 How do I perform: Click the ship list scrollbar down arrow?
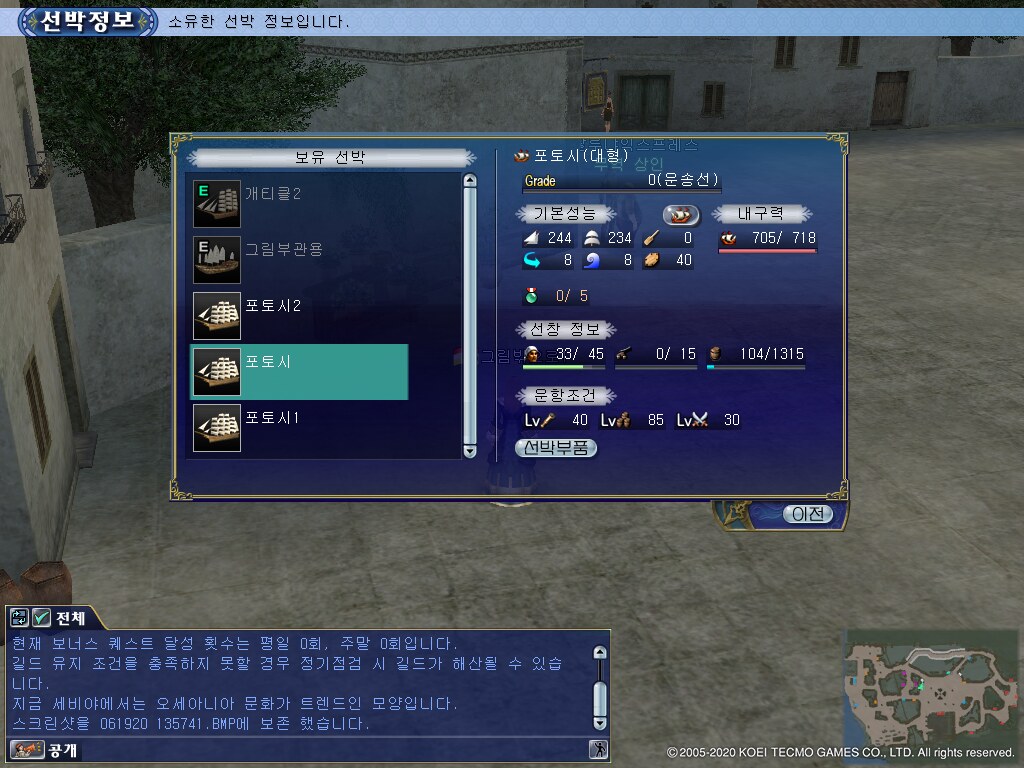[x=470, y=451]
